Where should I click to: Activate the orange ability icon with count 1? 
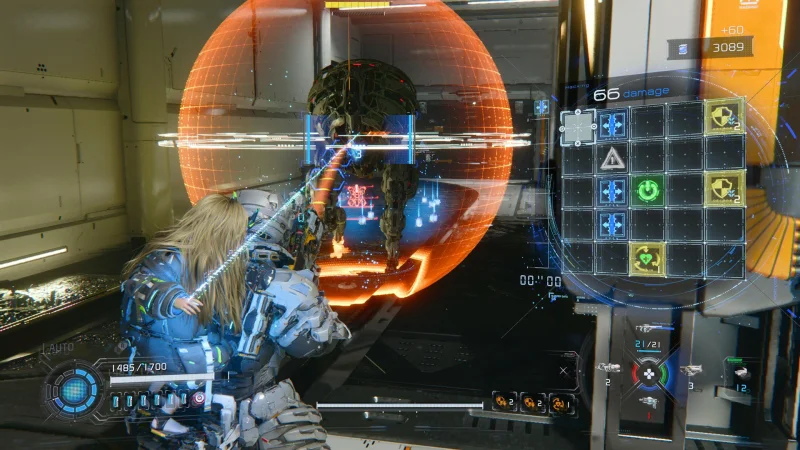(561, 402)
